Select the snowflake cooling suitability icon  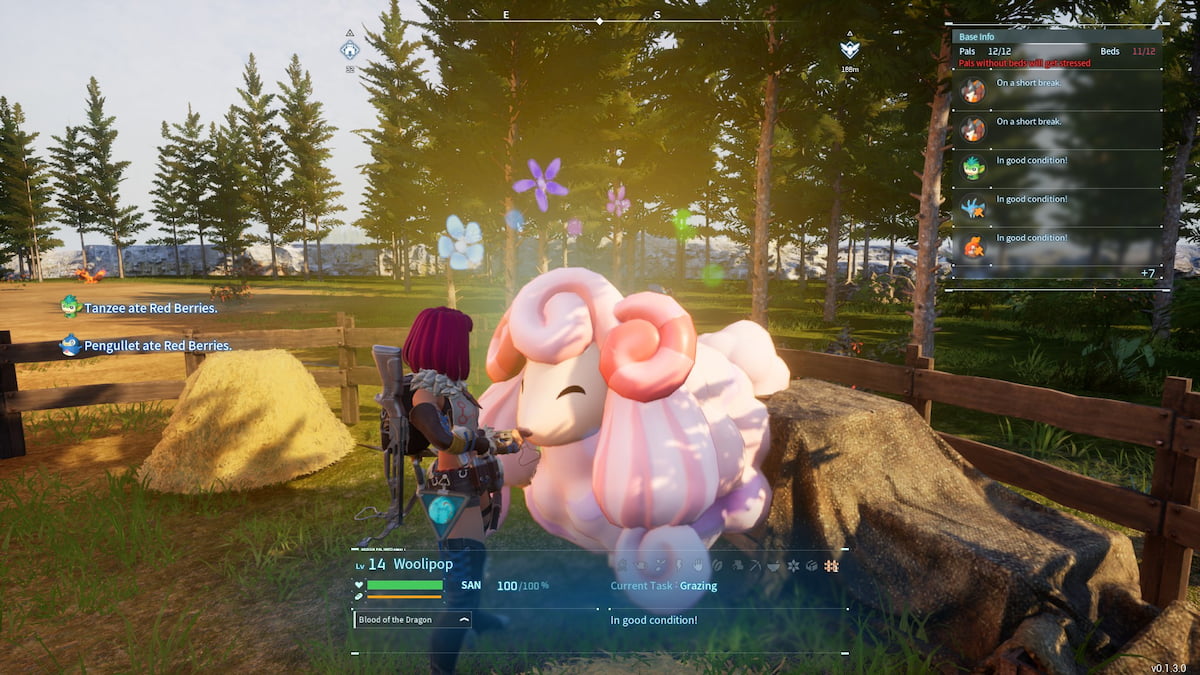click(793, 565)
